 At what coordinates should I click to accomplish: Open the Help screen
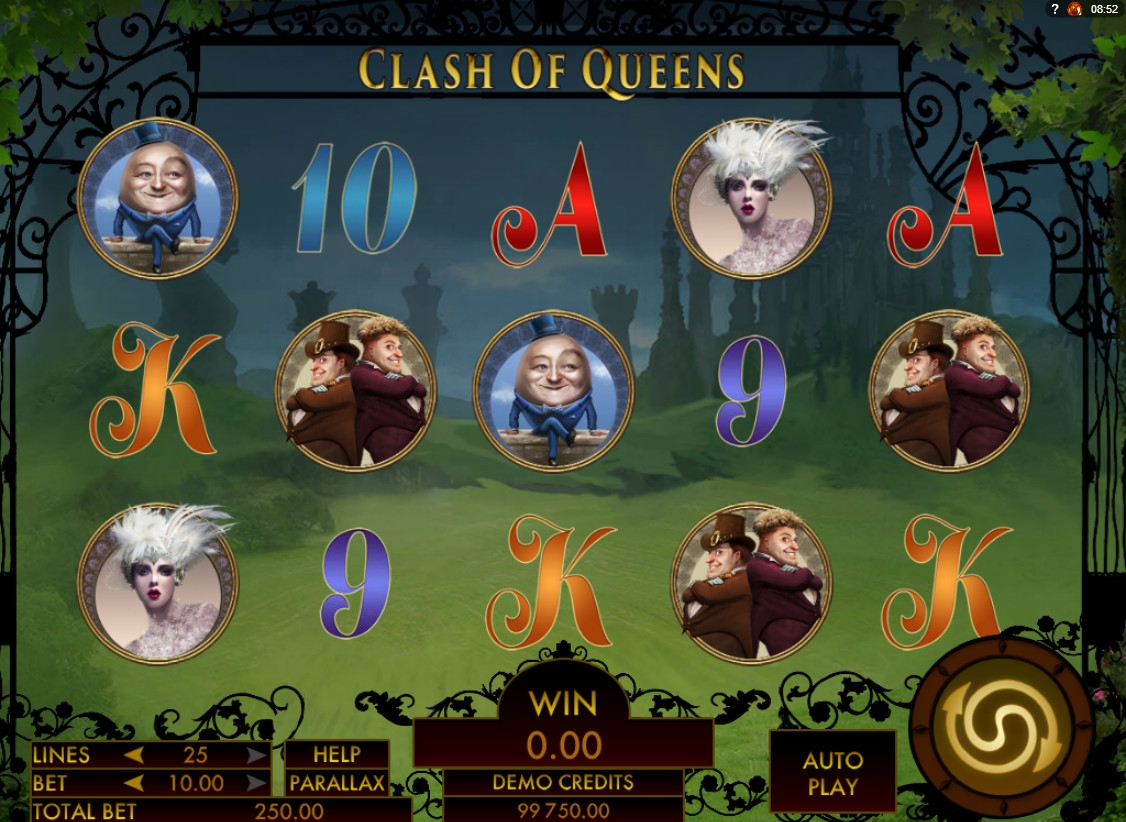[336, 755]
